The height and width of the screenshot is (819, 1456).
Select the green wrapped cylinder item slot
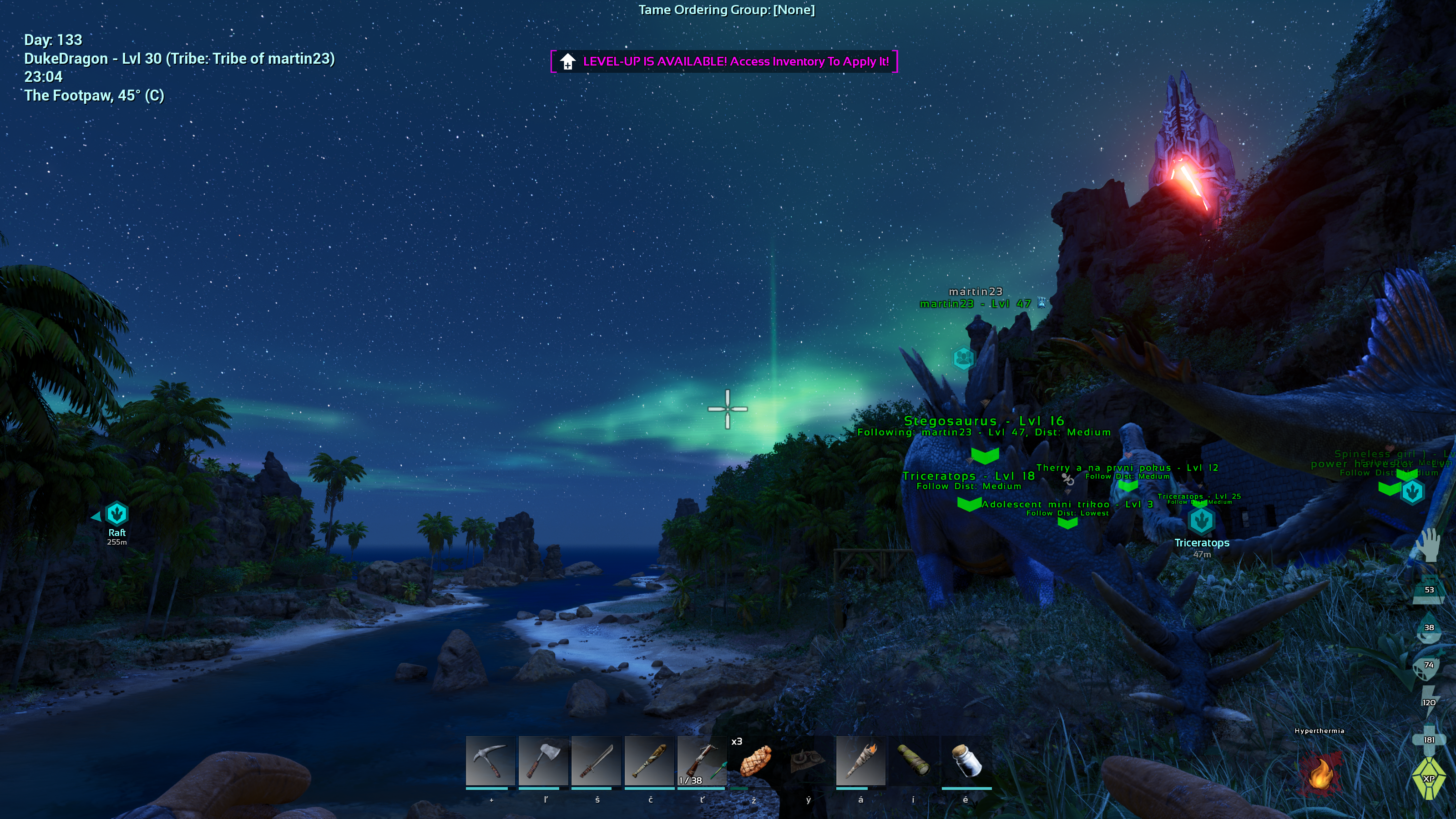(913, 761)
